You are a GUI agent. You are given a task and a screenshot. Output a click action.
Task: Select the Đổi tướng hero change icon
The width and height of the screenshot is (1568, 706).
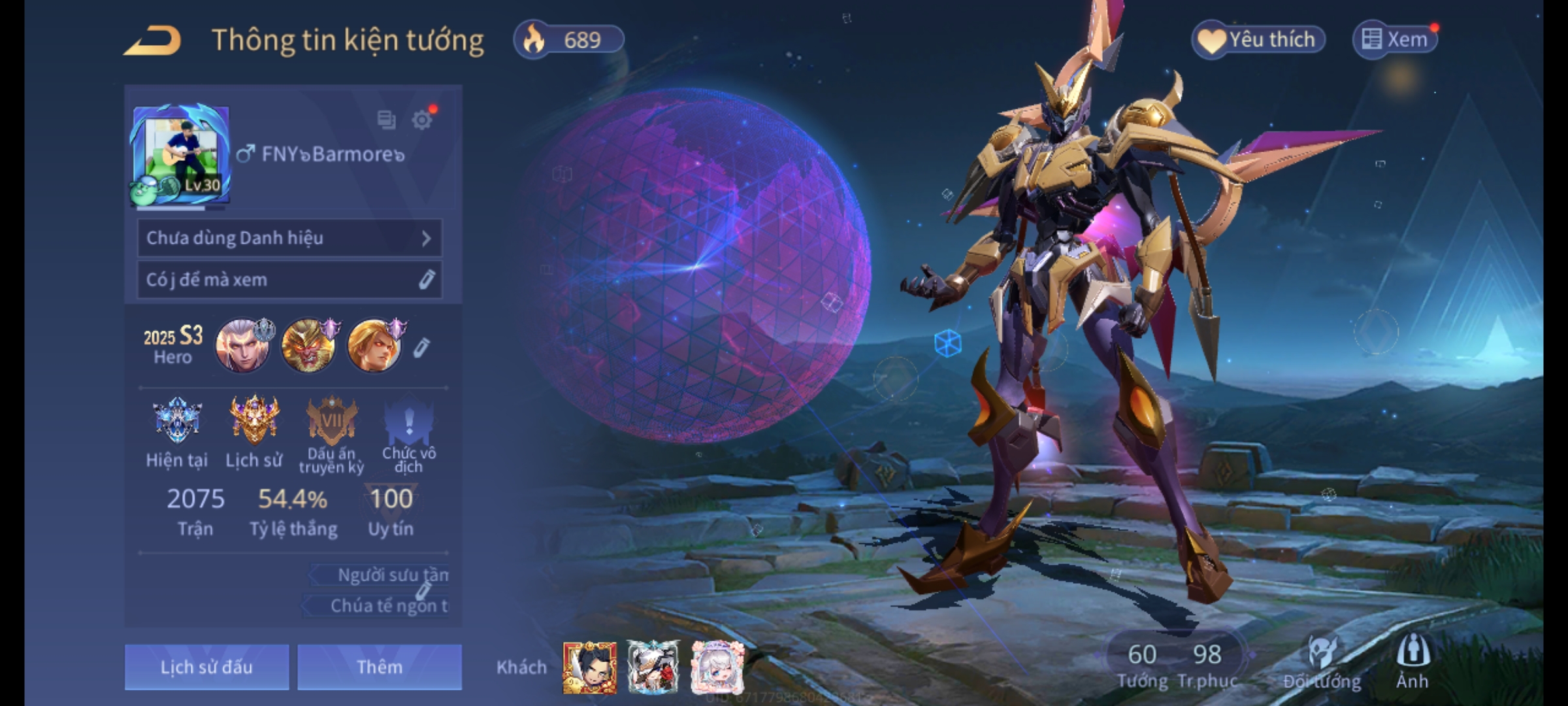click(x=1322, y=662)
